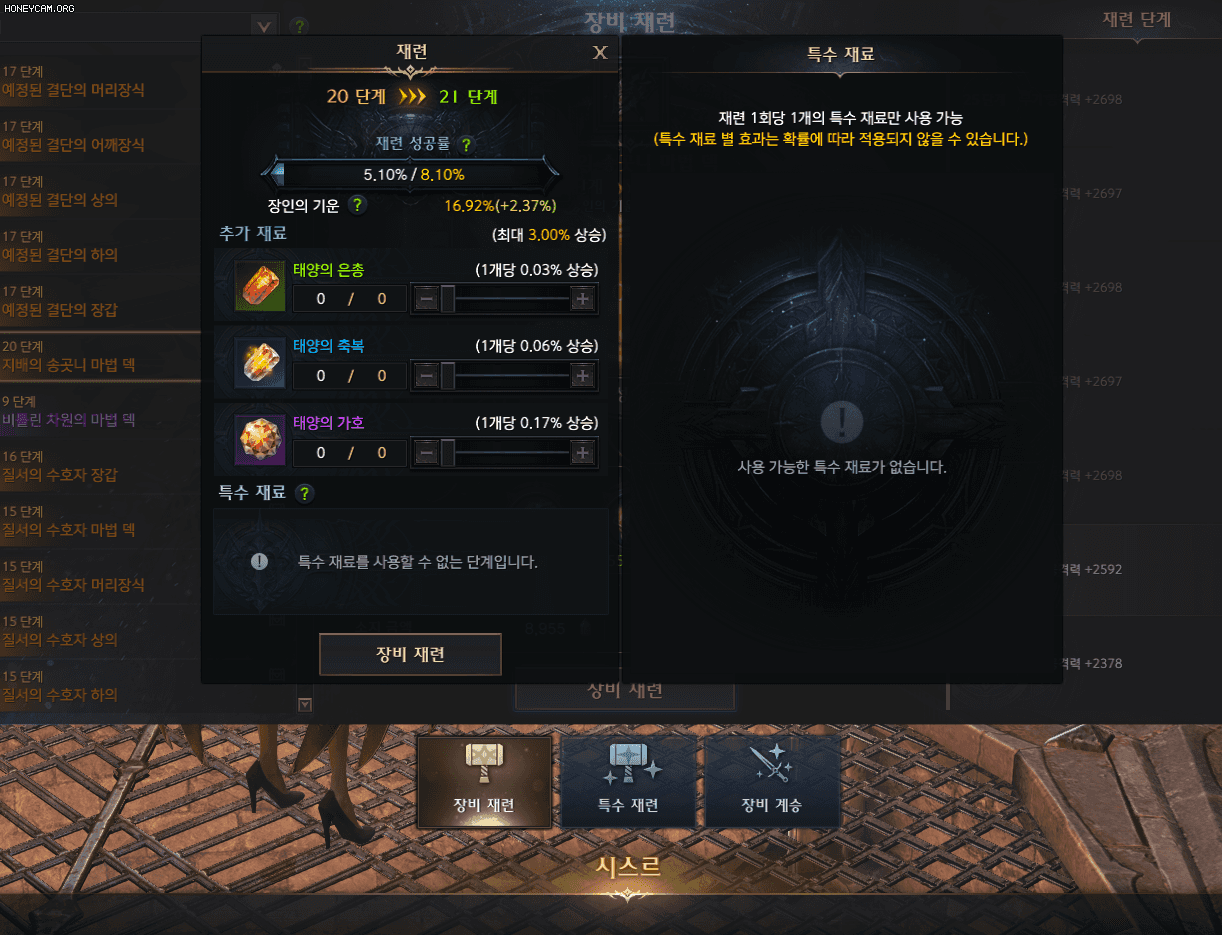Viewport: 1222px width, 935px height.
Task: Increase 태양의 가호 amount with plus
Action: point(582,453)
